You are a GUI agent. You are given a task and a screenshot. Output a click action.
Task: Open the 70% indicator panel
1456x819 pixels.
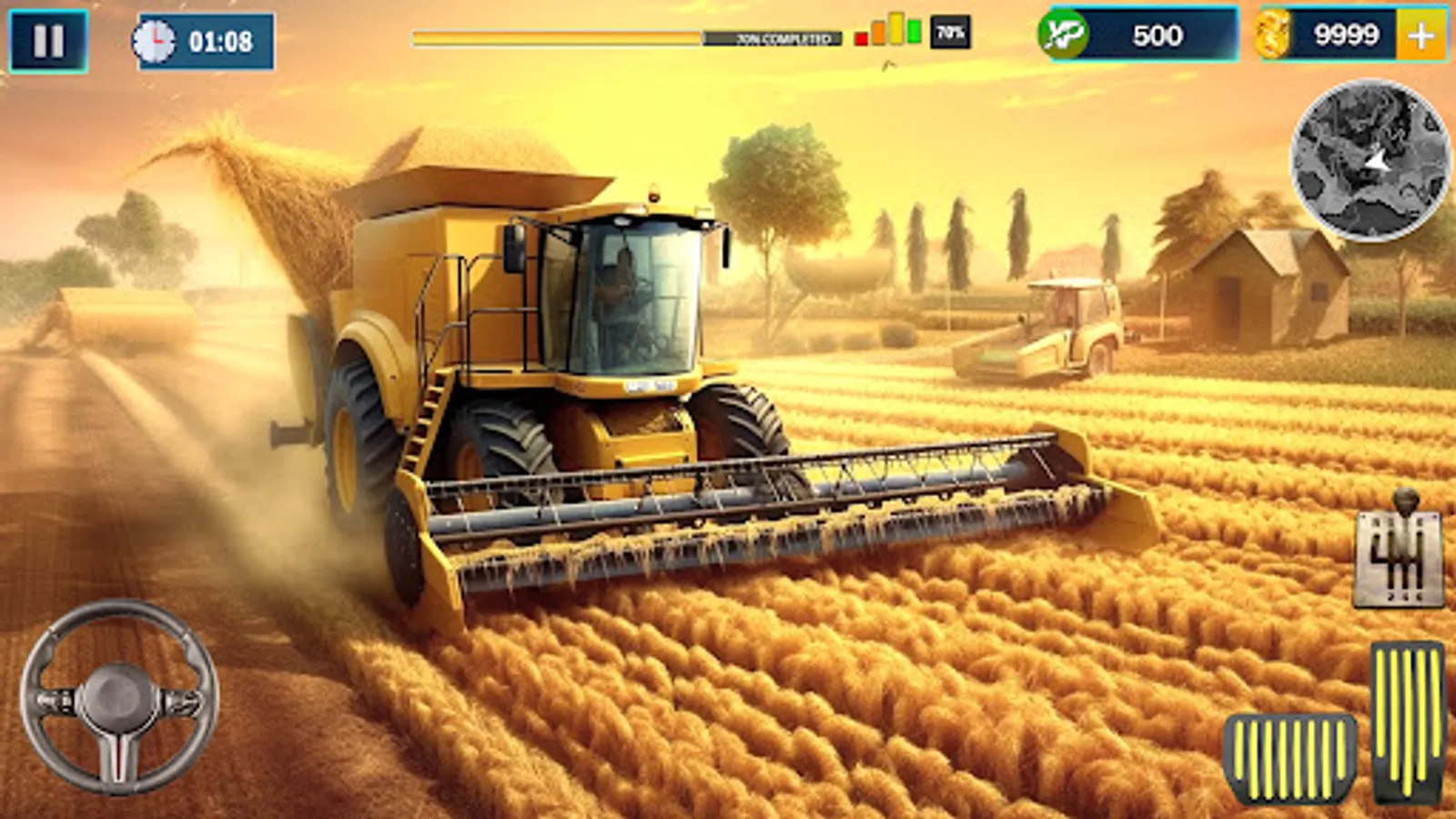(x=949, y=32)
